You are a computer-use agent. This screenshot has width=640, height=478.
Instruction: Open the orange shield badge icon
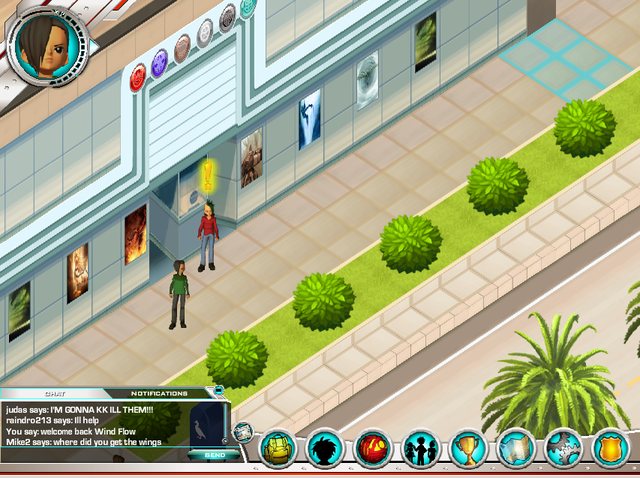[x=609, y=448]
